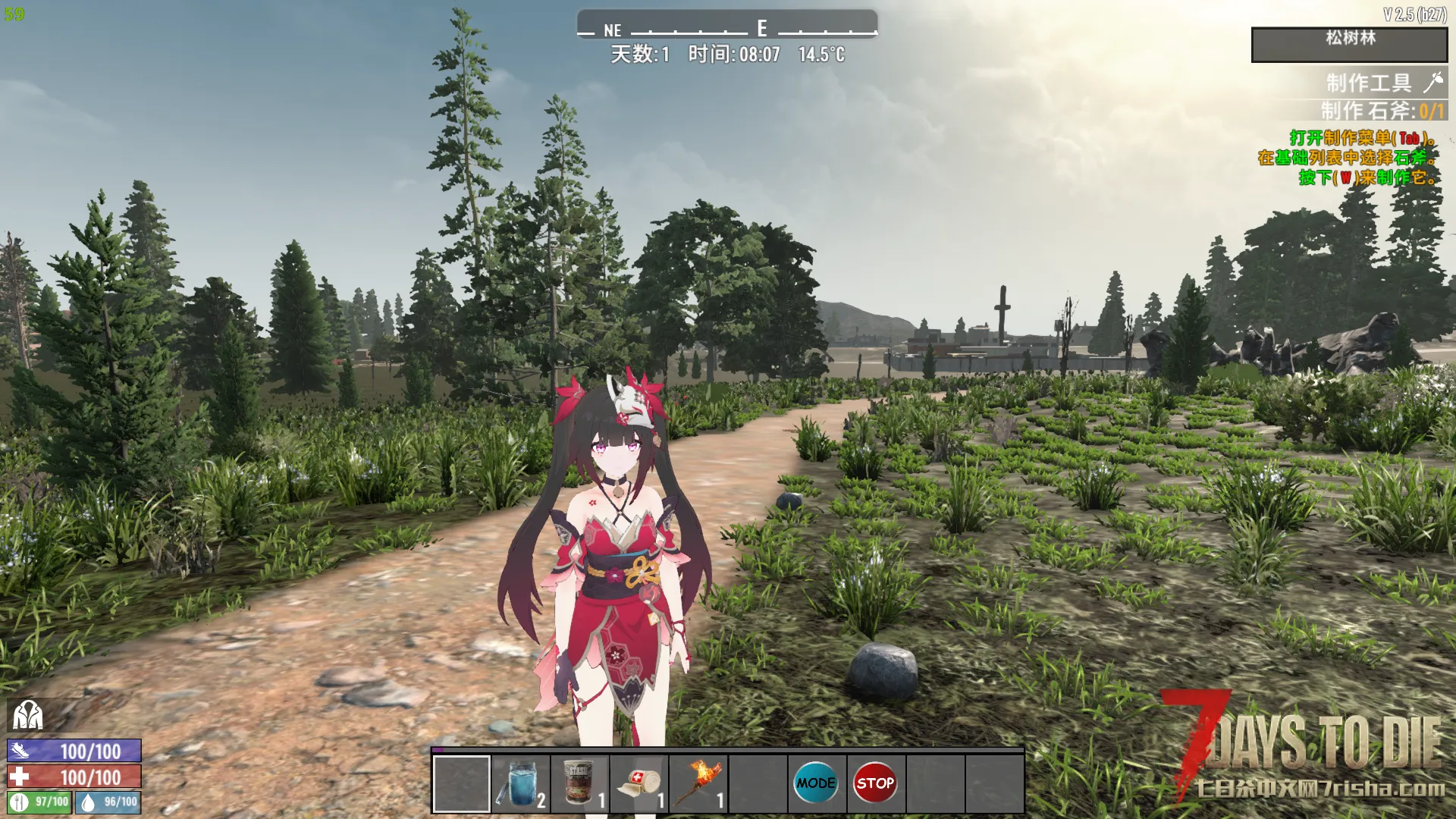Click the red STOP button slot
The width and height of the screenshot is (1456, 819).
[x=875, y=783]
